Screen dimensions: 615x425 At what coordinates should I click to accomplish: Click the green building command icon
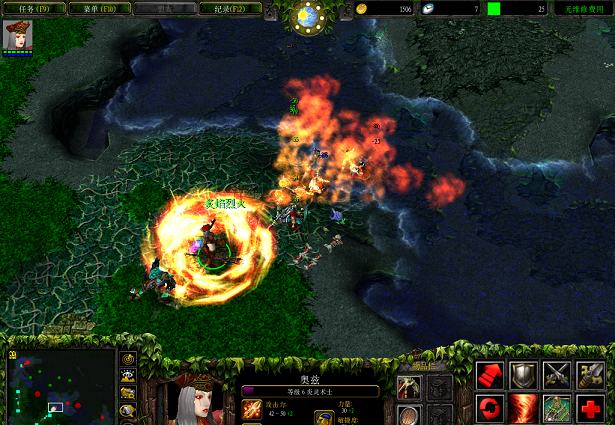[557, 408]
